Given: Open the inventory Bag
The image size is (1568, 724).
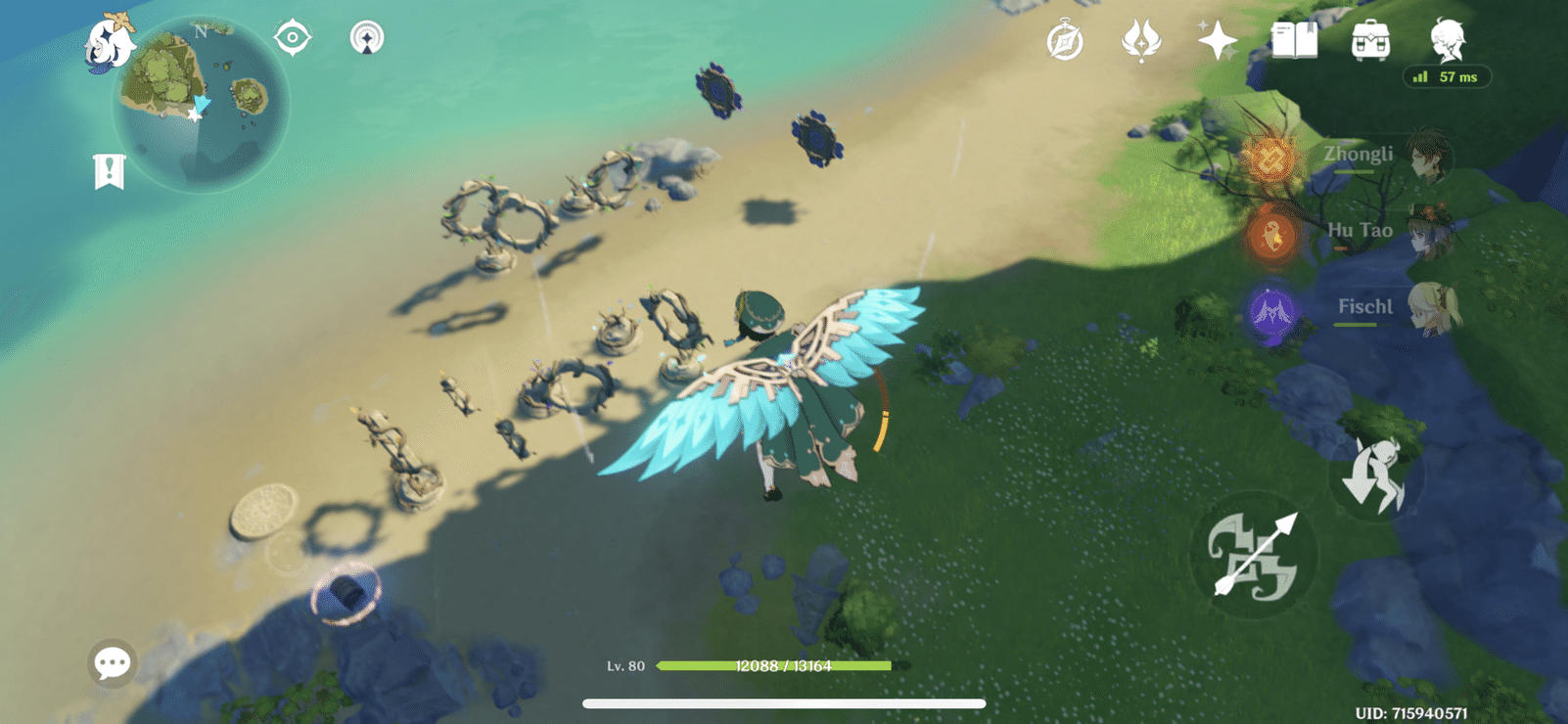Looking at the screenshot, I should pyautogui.click(x=1372, y=39).
